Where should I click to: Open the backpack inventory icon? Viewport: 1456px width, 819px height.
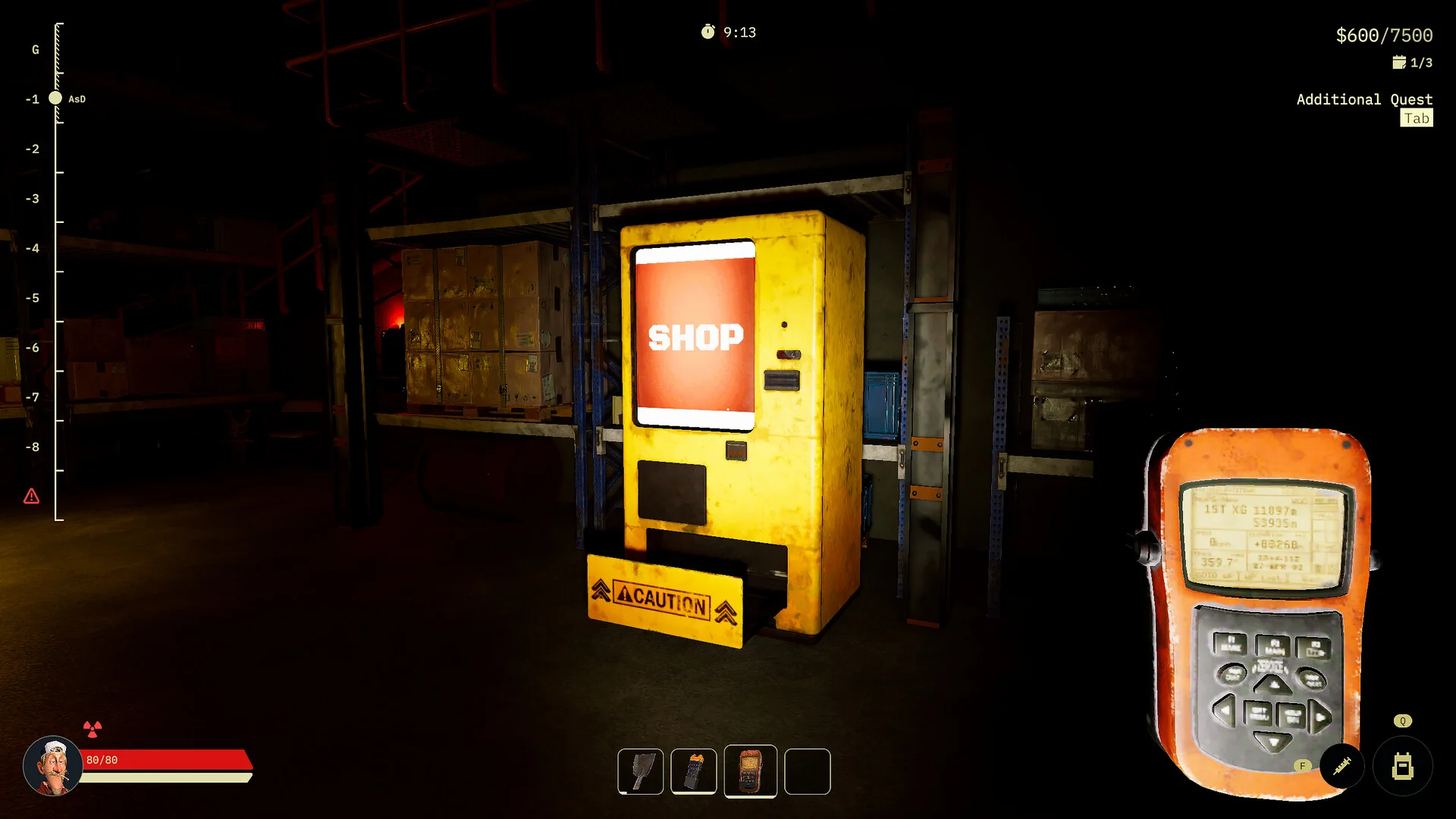[x=1402, y=767]
